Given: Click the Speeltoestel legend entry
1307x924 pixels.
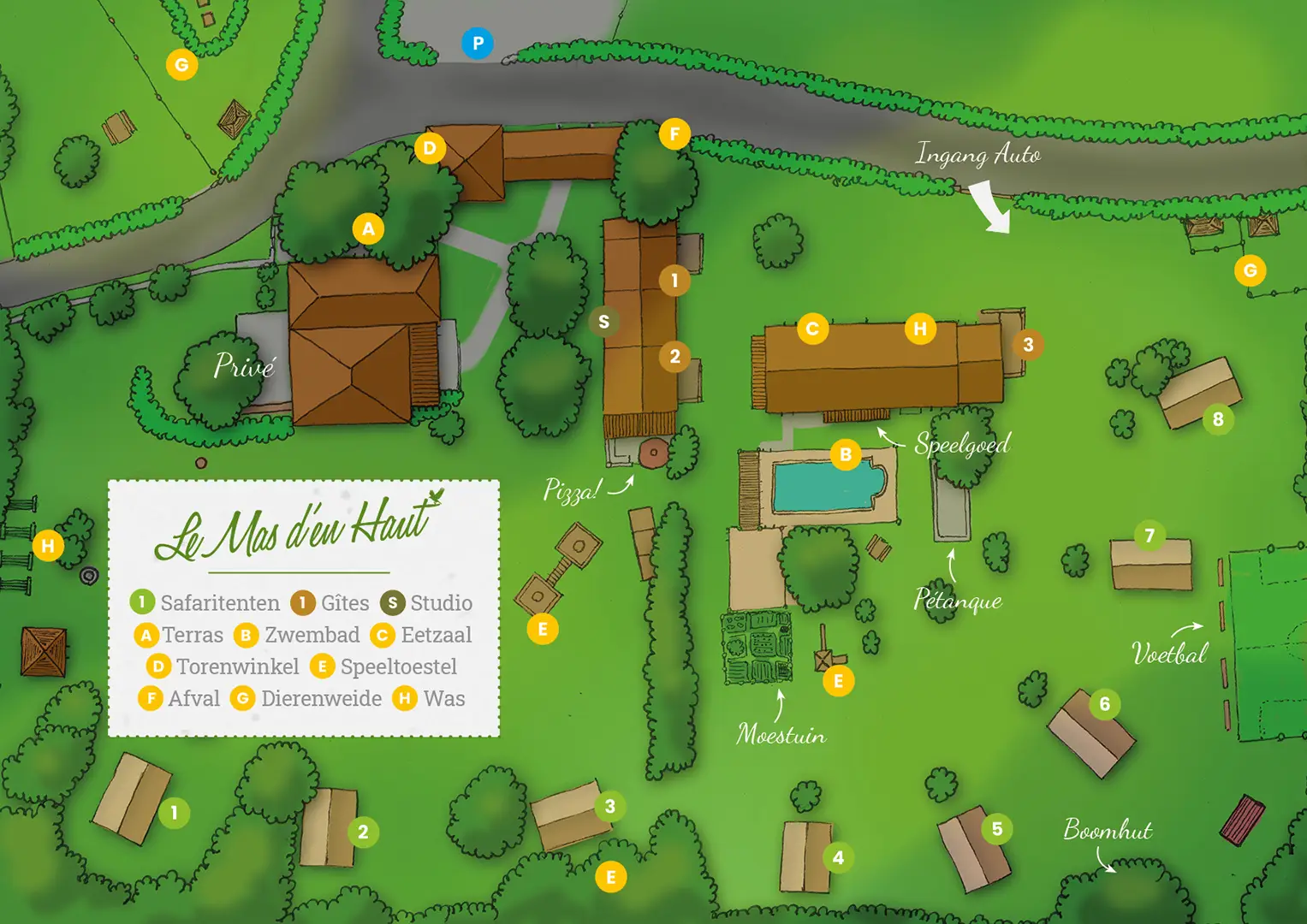Looking at the screenshot, I should click(383, 666).
